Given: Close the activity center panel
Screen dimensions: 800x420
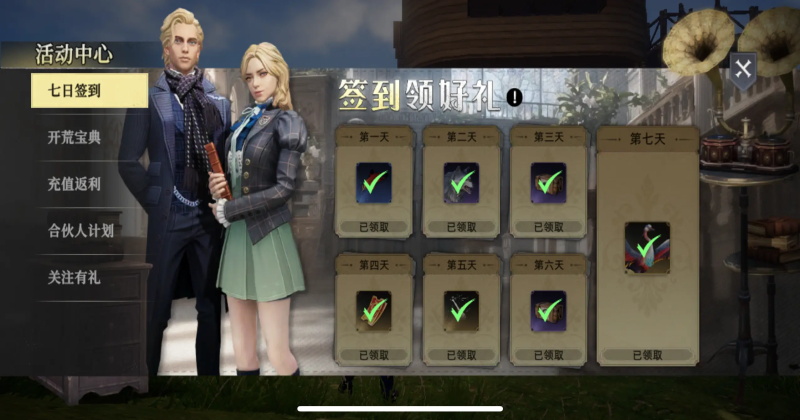Looking at the screenshot, I should pyautogui.click(x=742, y=68).
